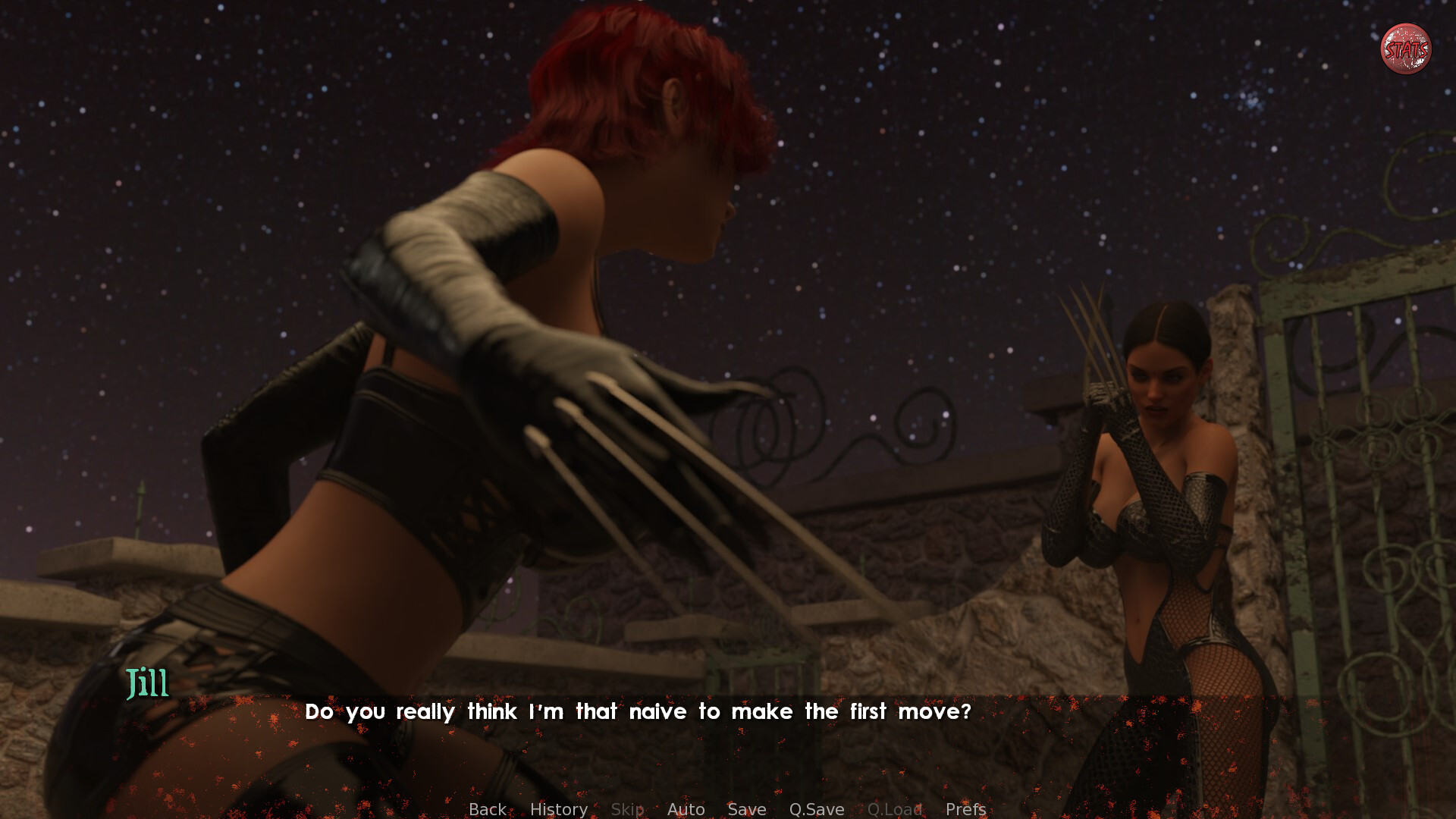Image resolution: width=1456 pixels, height=819 pixels.
Task: Click History in the bottom bar
Action: (558, 809)
